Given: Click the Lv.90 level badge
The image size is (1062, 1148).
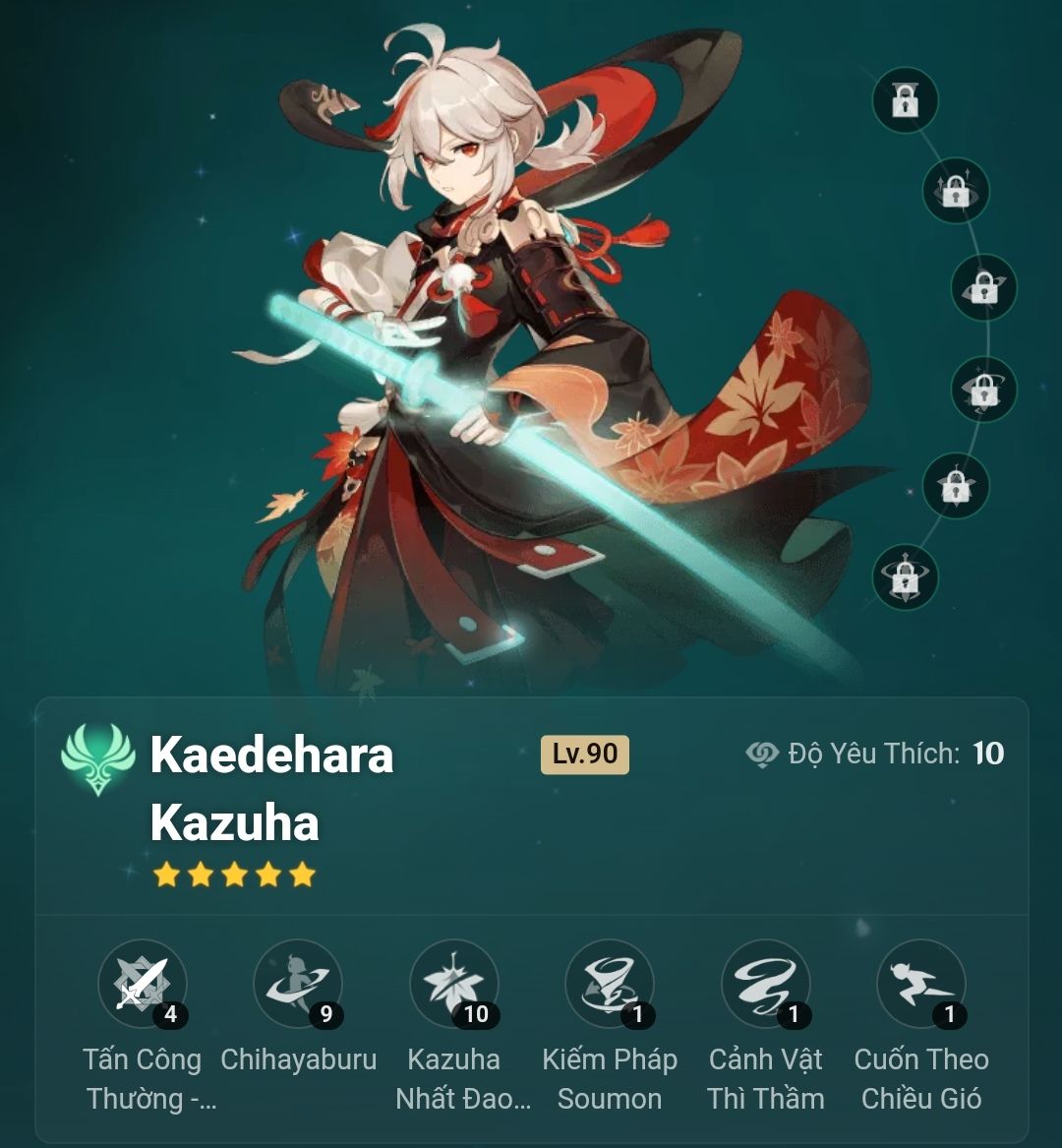Looking at the screenshot, I should (x=584, y=755).
